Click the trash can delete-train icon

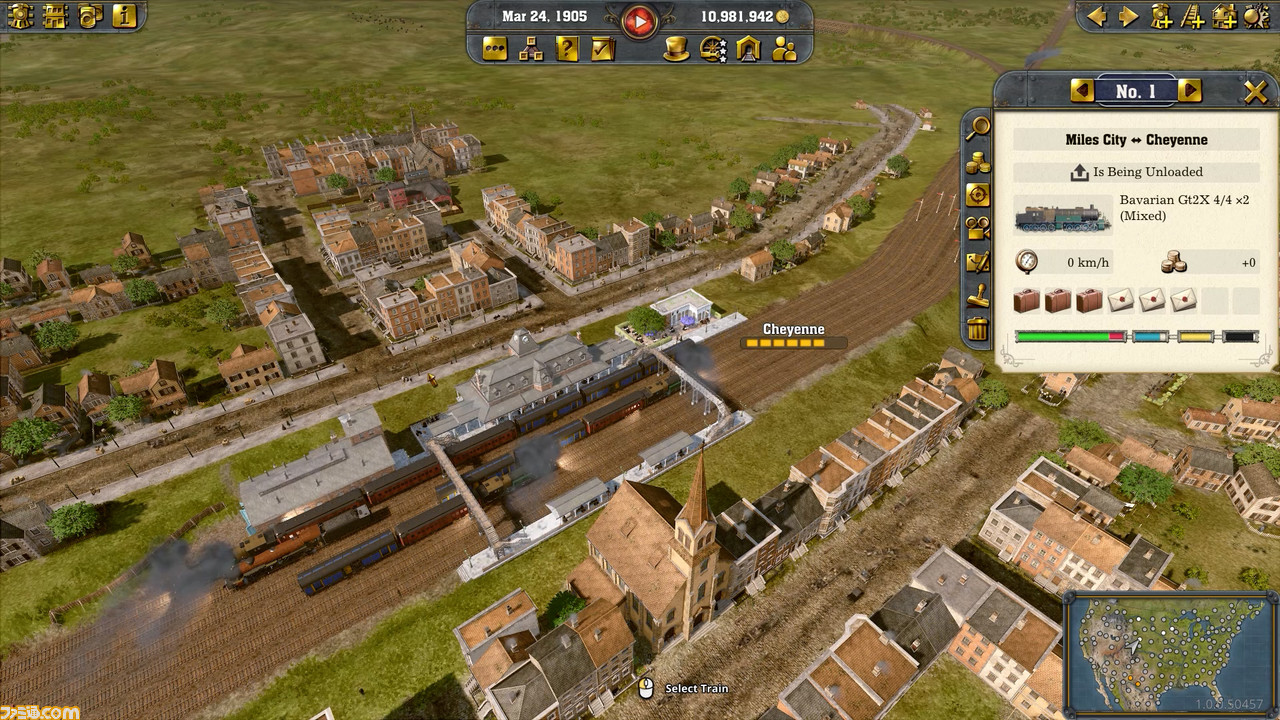977,328
